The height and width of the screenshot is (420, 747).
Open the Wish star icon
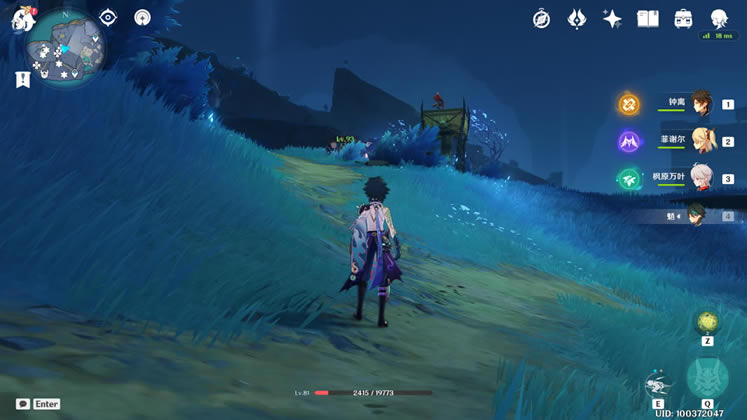click(x=612, y=19)
